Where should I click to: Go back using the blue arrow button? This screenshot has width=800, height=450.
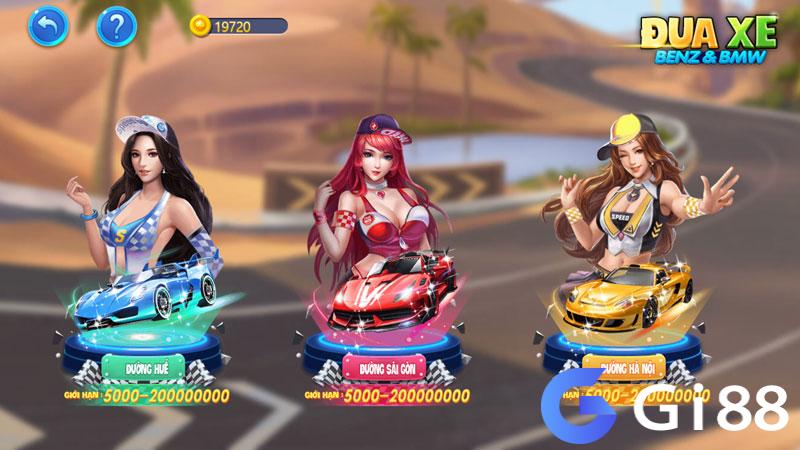coord(47,26)
